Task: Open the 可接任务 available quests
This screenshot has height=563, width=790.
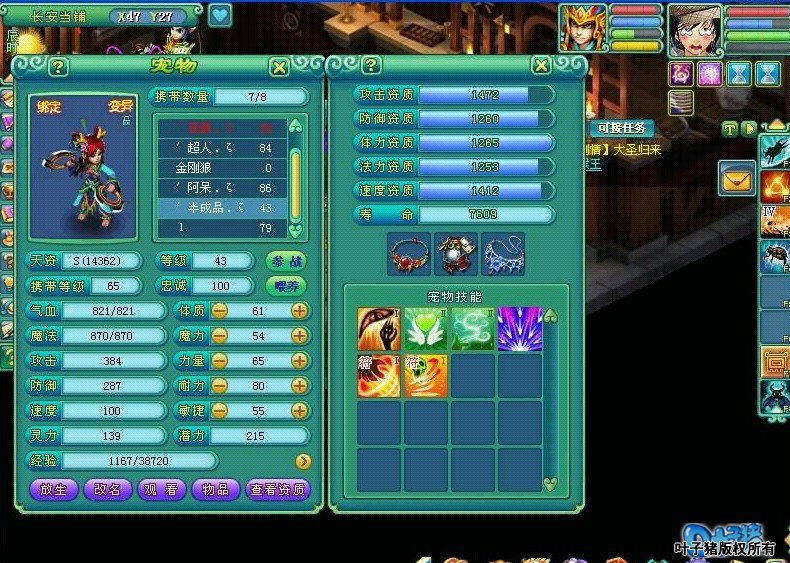Action: click(621, 128)
